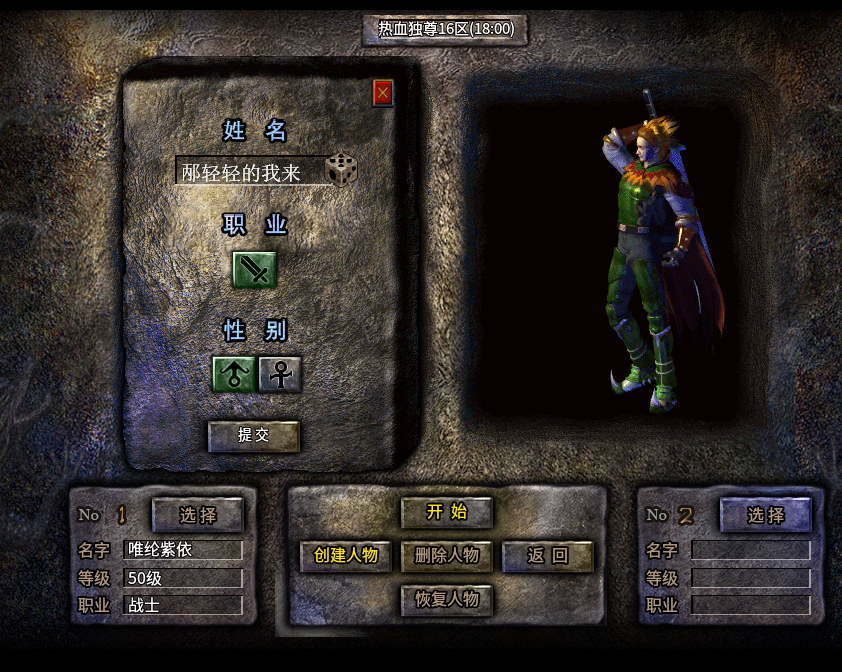Select the warrior sword class icon
This screenshot has width=842, height=672.
pos(254,269)
